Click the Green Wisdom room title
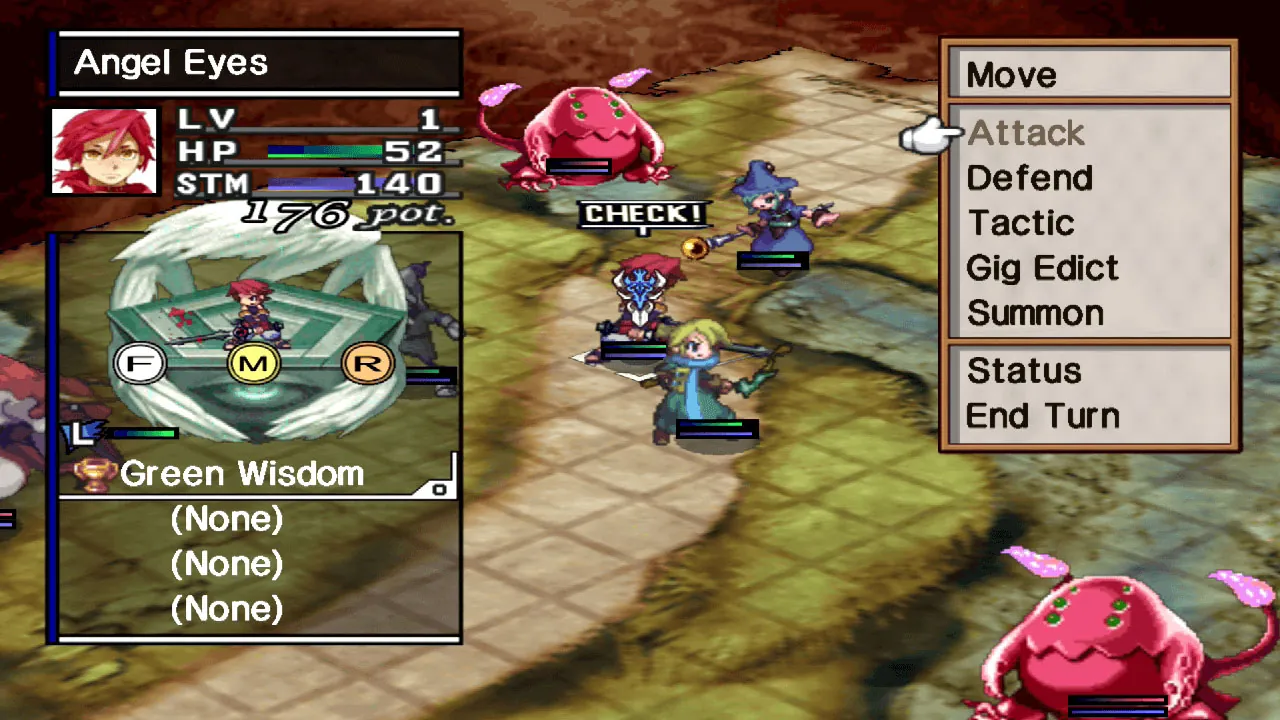This screenshot has width=1280, height=720. pos(241,473)
